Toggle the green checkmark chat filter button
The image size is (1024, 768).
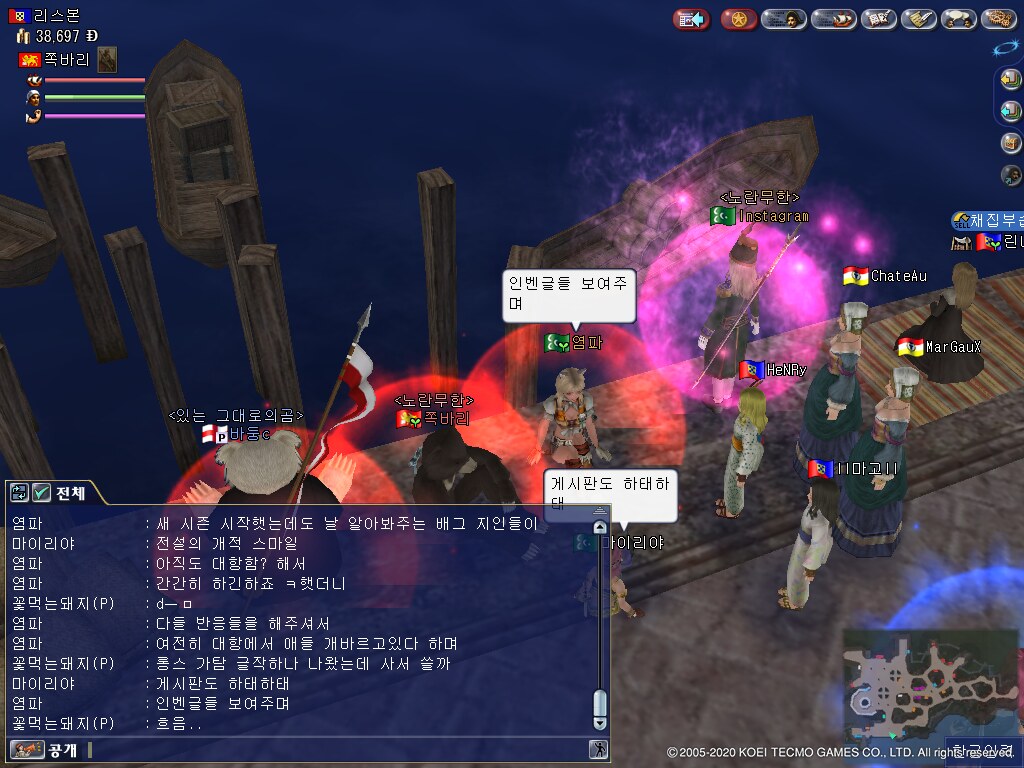tap(41, 492)
